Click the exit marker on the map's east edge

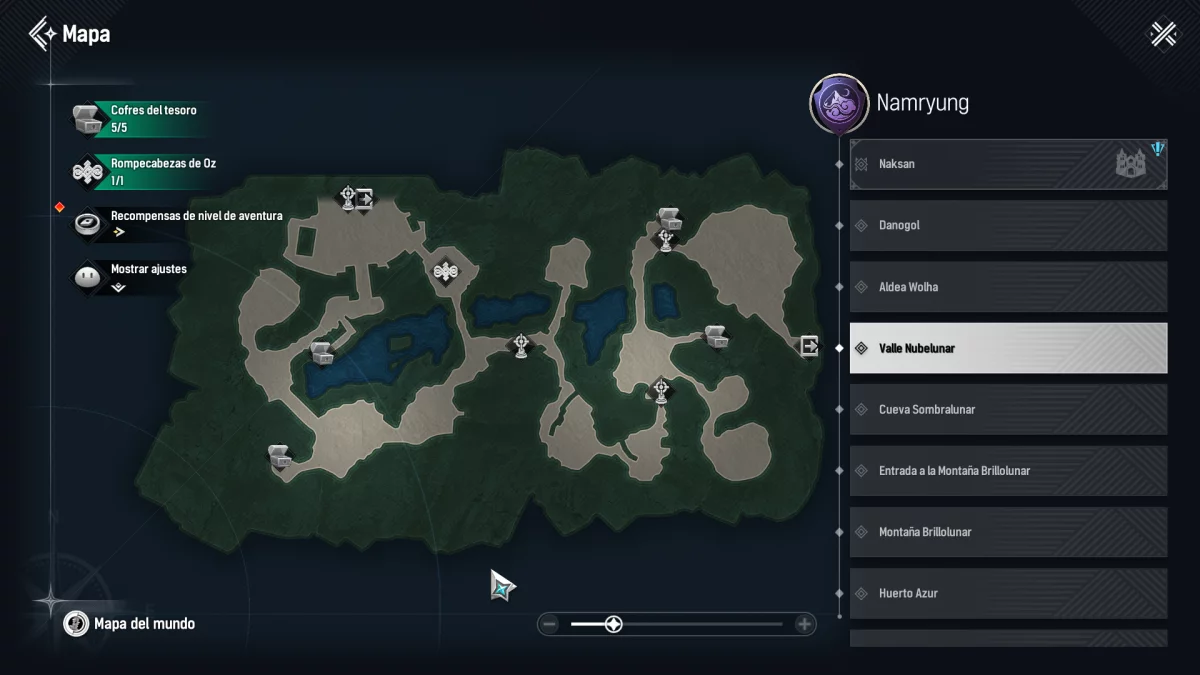click(x=808, y=346)
